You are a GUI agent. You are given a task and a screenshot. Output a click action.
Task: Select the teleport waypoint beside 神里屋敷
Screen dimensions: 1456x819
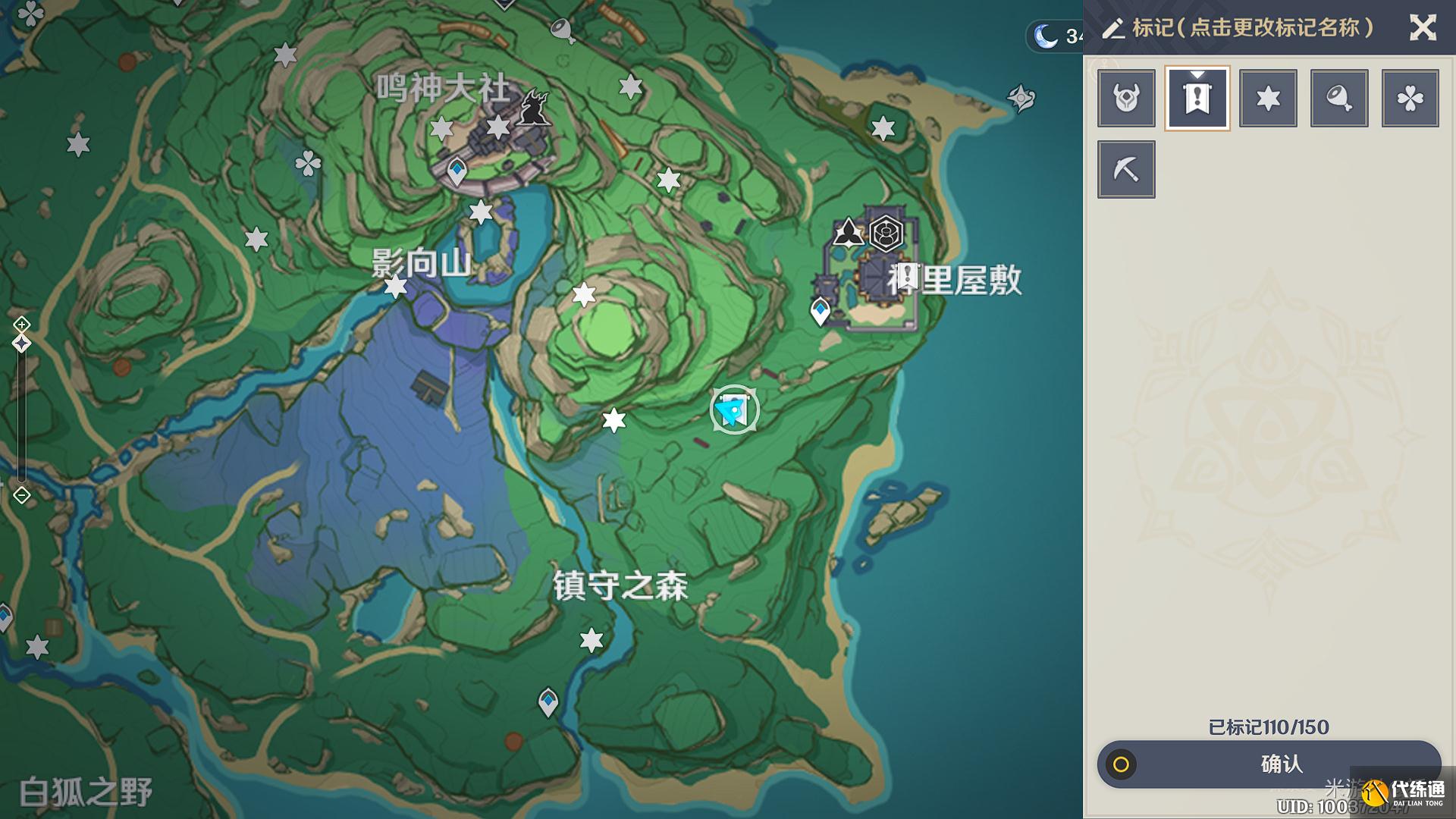click(820, 310)
